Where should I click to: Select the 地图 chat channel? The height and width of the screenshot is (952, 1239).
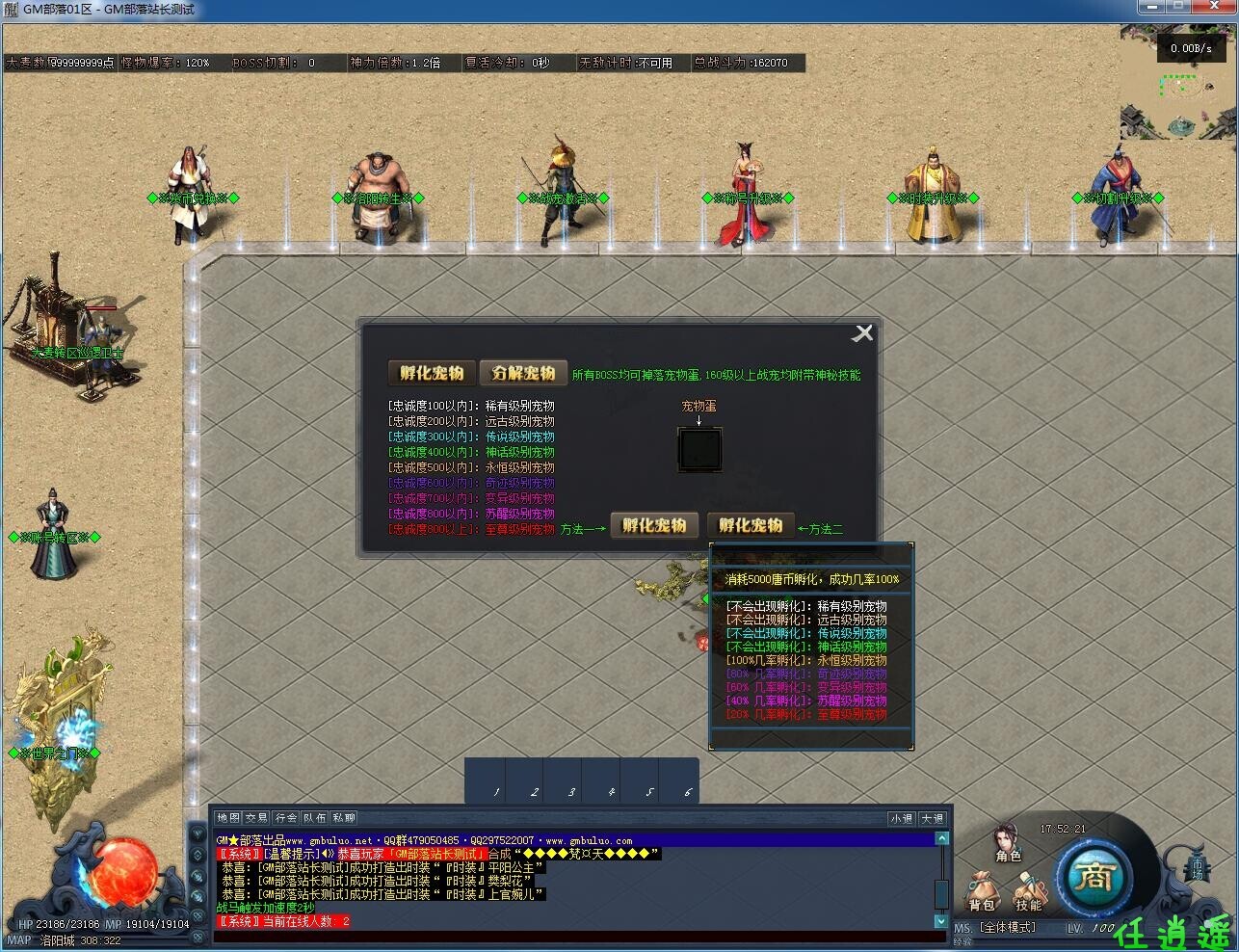229,817
